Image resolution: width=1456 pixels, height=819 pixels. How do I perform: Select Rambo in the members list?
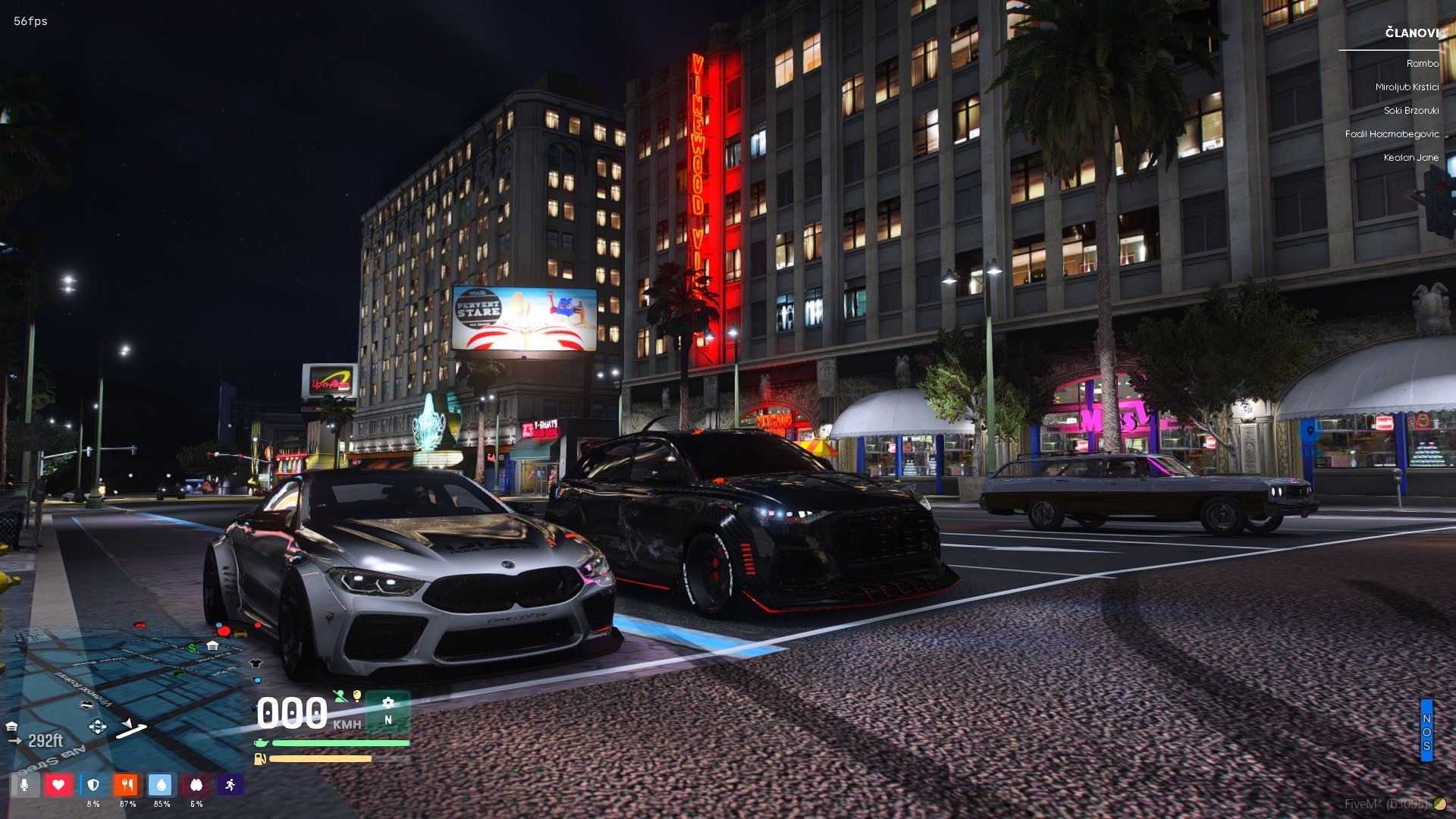(1422, 64)
